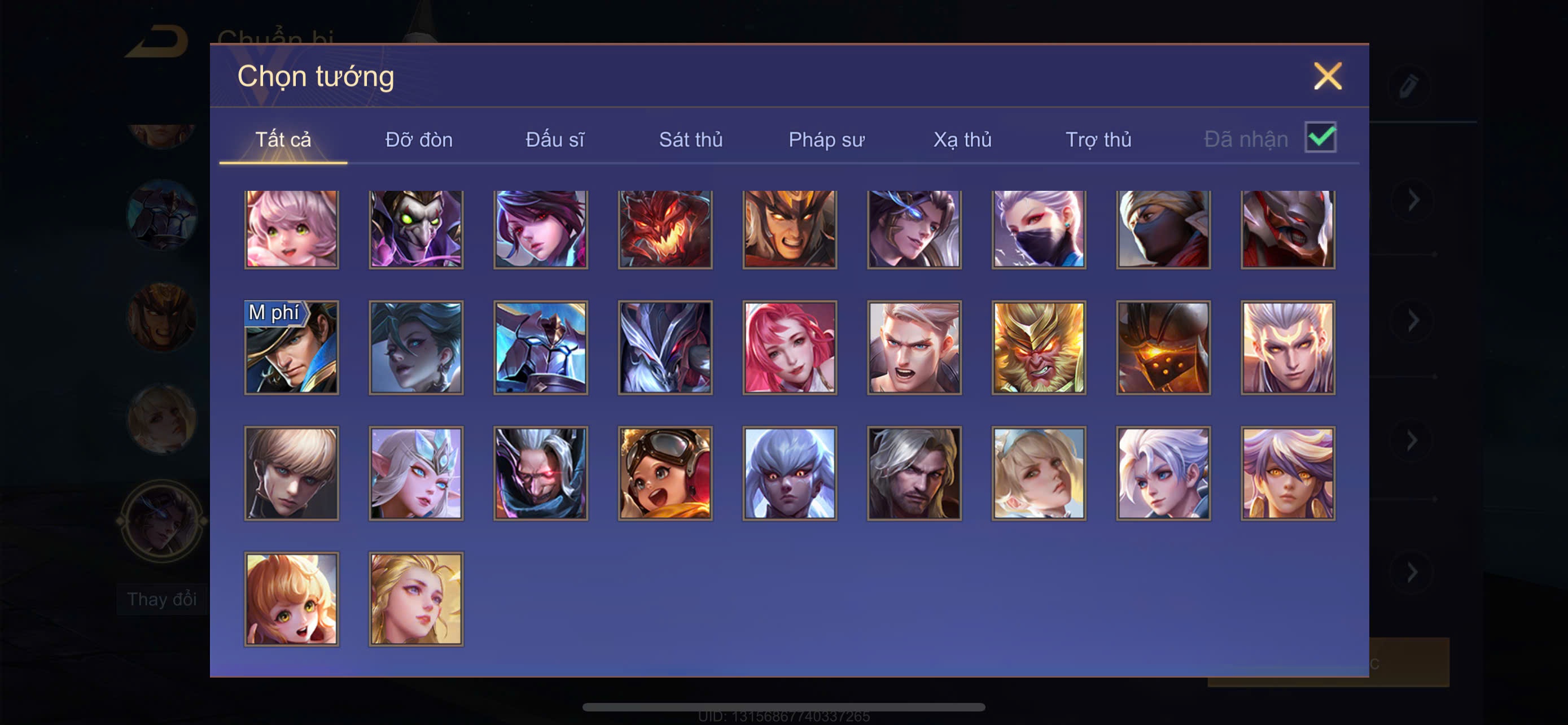
Task: Select the elf hero with crystal crown
Action: tap(416, 473)
